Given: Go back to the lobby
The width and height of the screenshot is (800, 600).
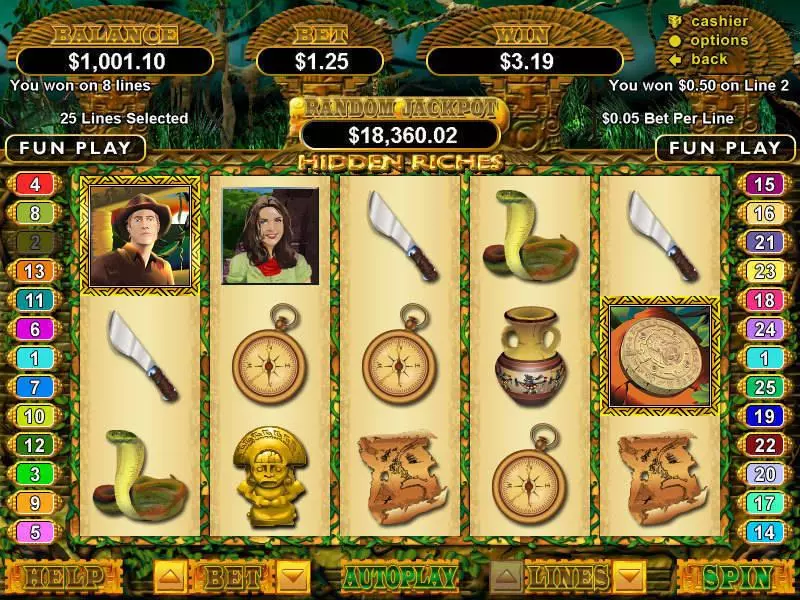Looking at the screenshot, I should coord(709,59).
